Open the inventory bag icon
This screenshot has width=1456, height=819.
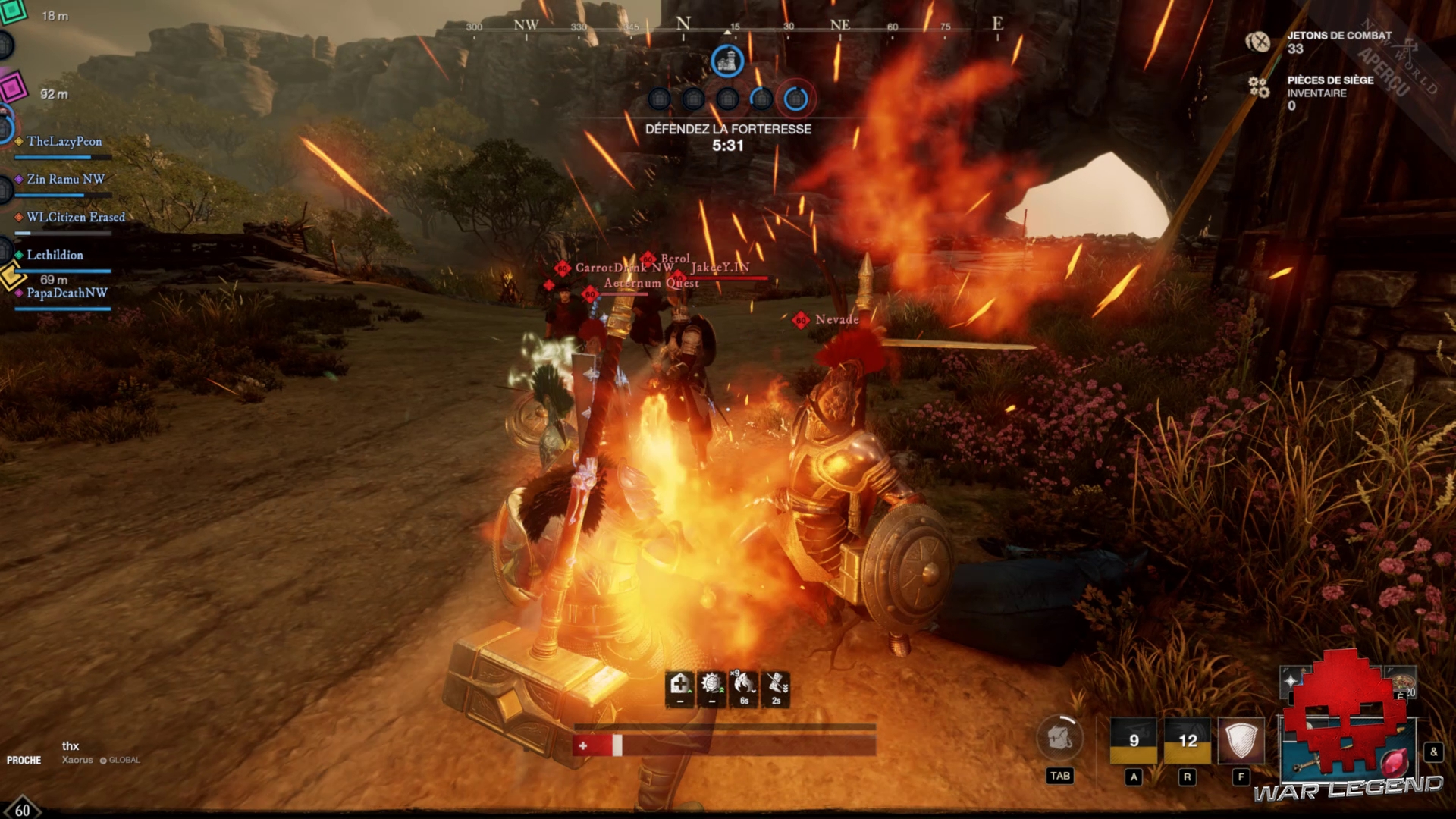click(1059, 738)
